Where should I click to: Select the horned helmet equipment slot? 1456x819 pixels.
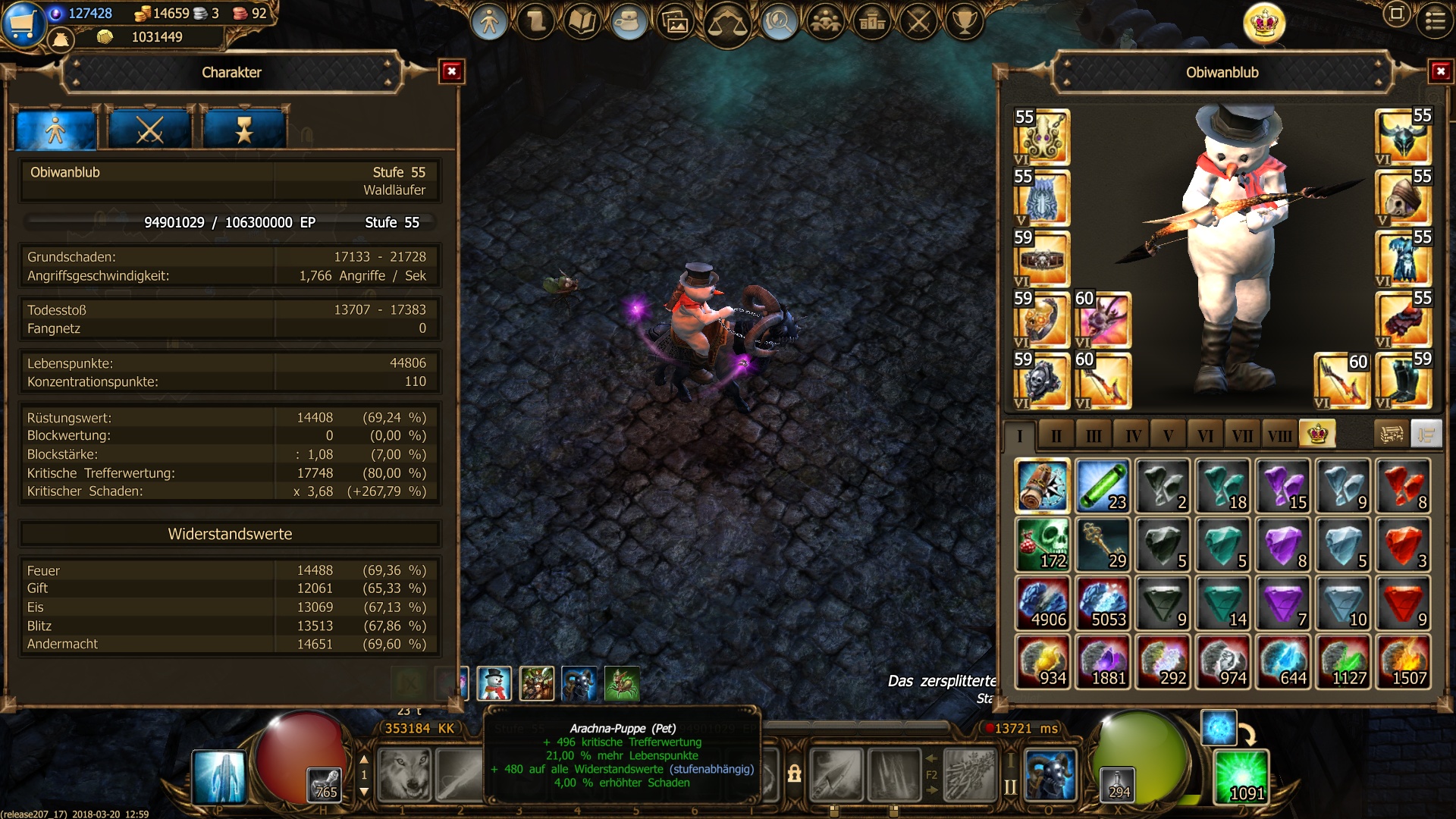tap(1403, 137)
